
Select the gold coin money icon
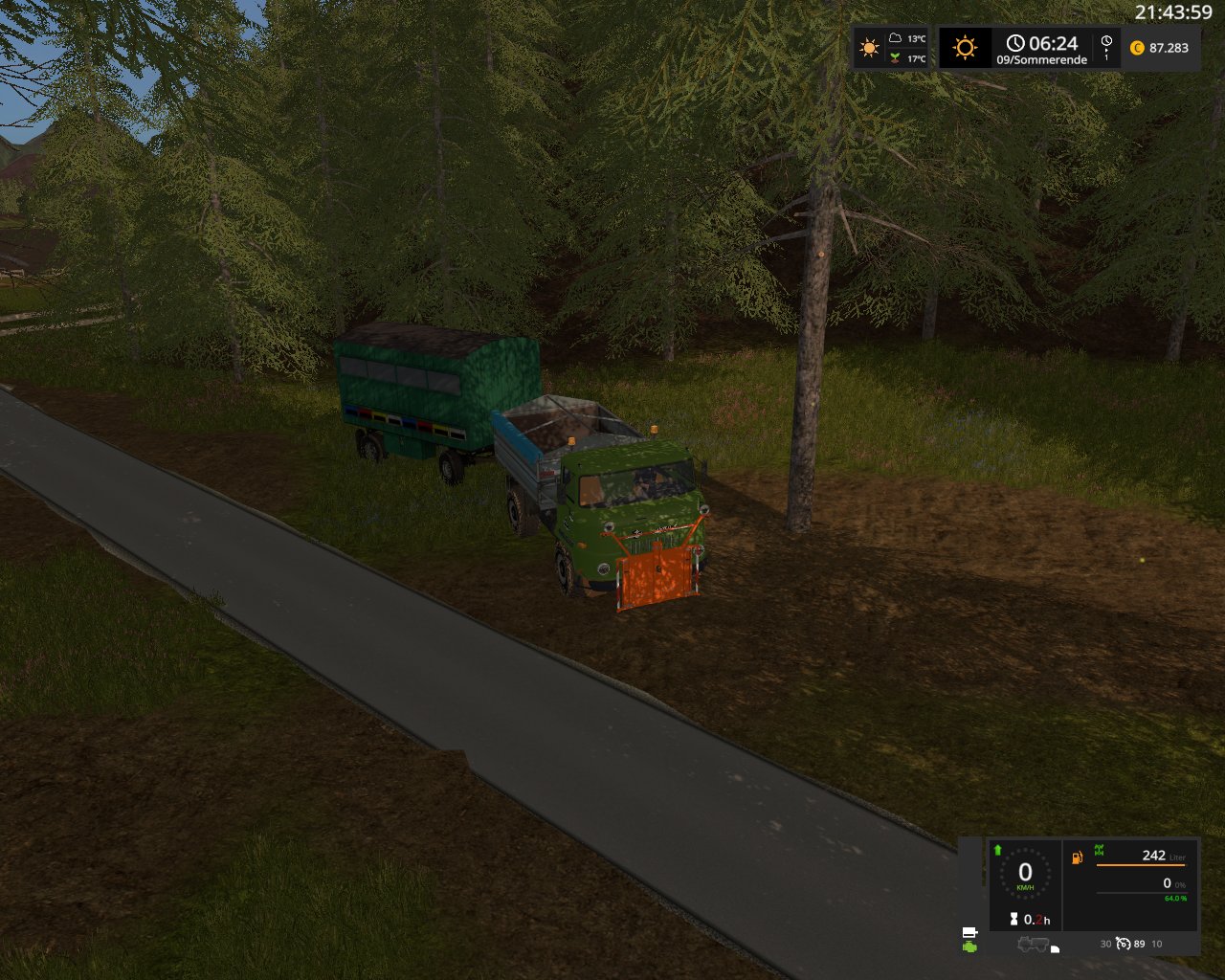1137,48
